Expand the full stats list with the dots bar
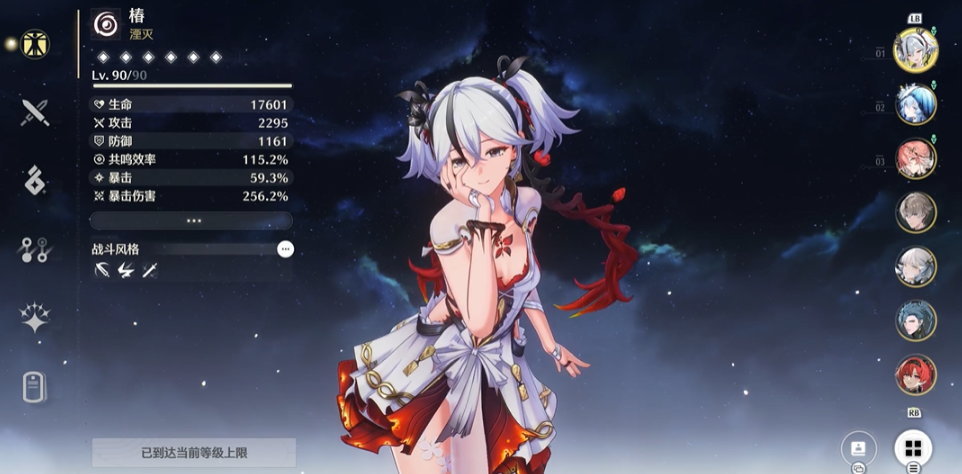This screenshot has width=962, height=474. coord(191,221)
